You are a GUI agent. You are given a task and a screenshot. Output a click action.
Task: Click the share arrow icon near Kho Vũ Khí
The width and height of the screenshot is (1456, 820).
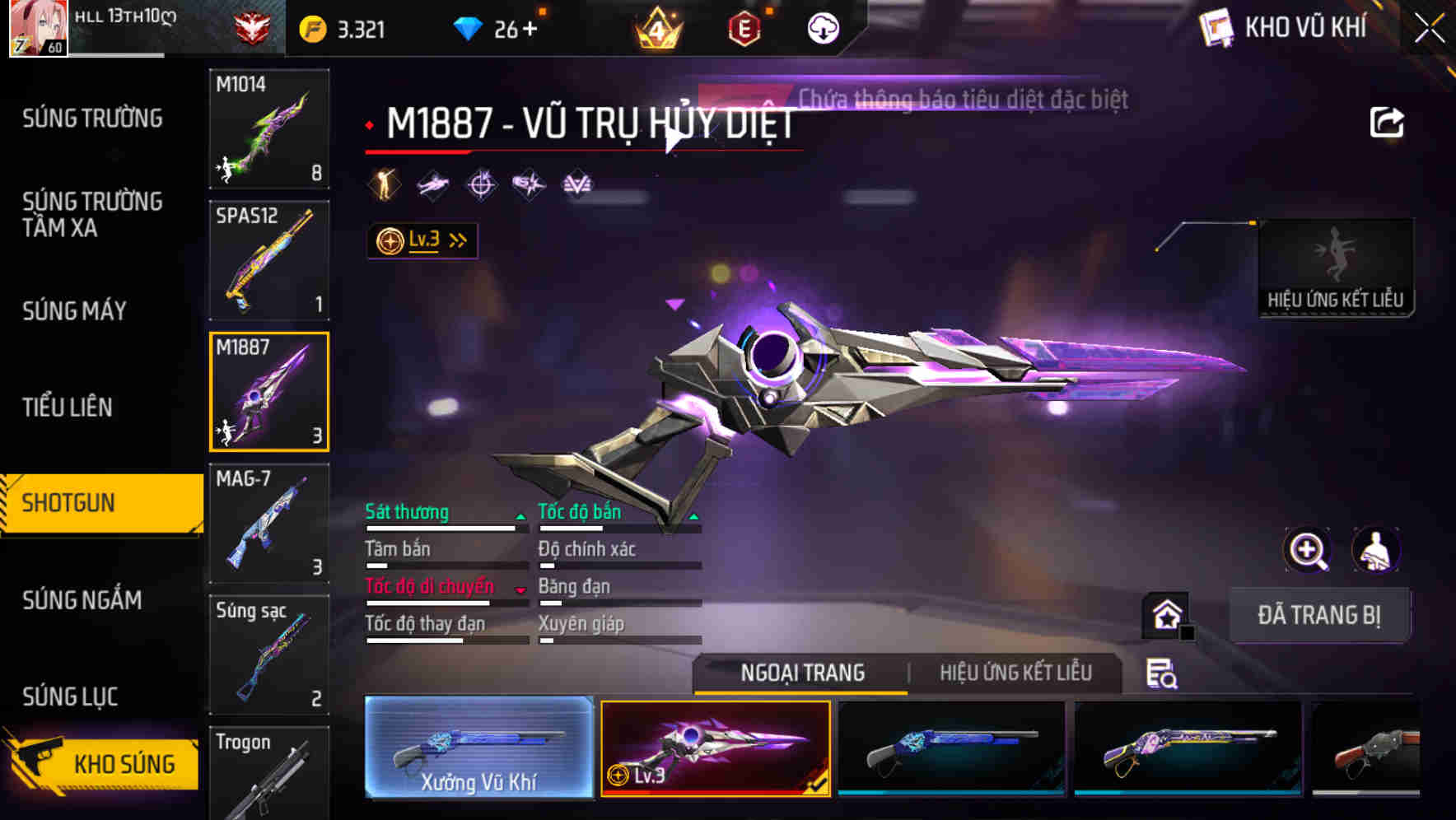[1388, 121]
